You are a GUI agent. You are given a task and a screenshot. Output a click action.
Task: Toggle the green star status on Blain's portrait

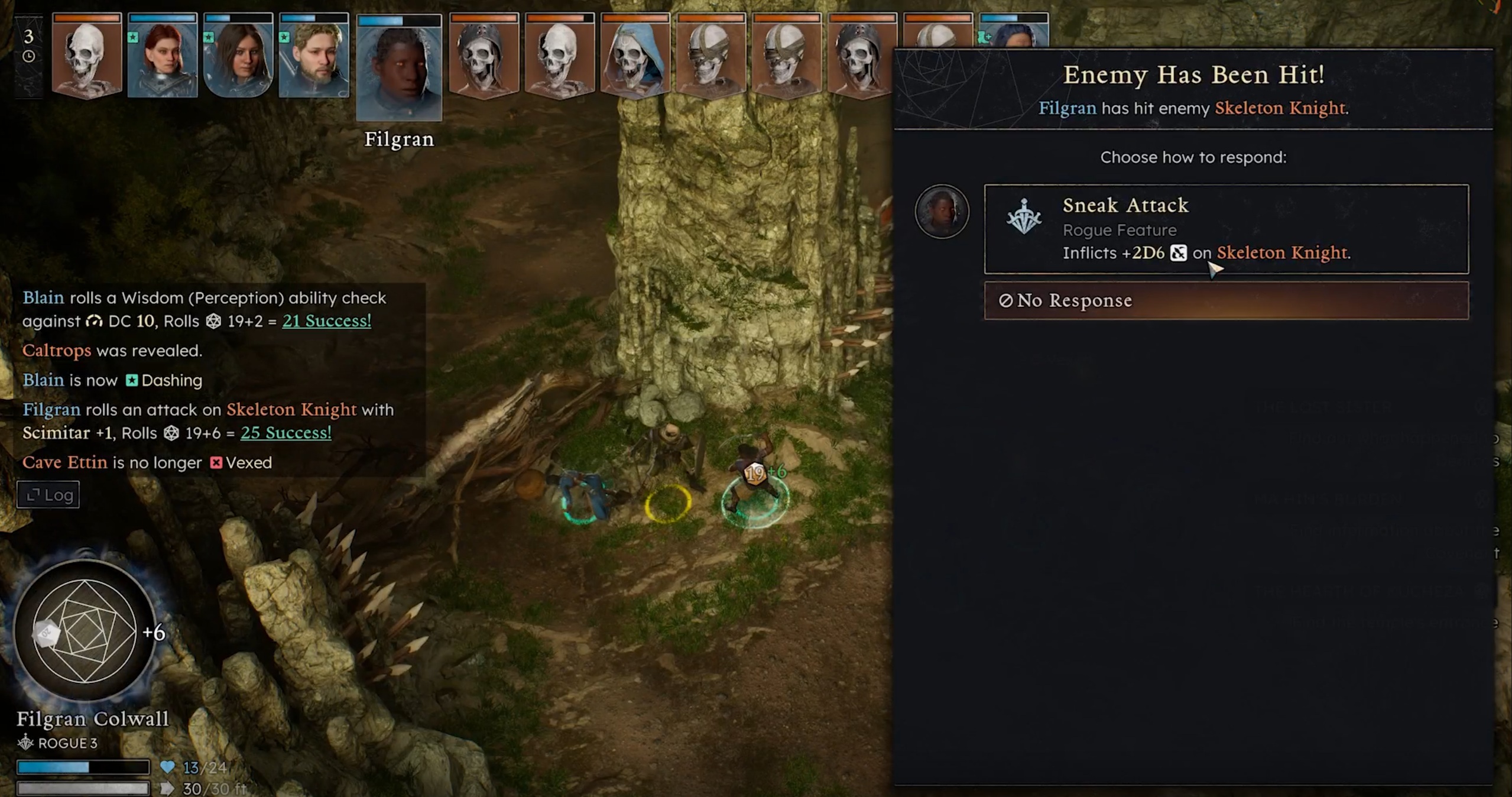[134, 37]
